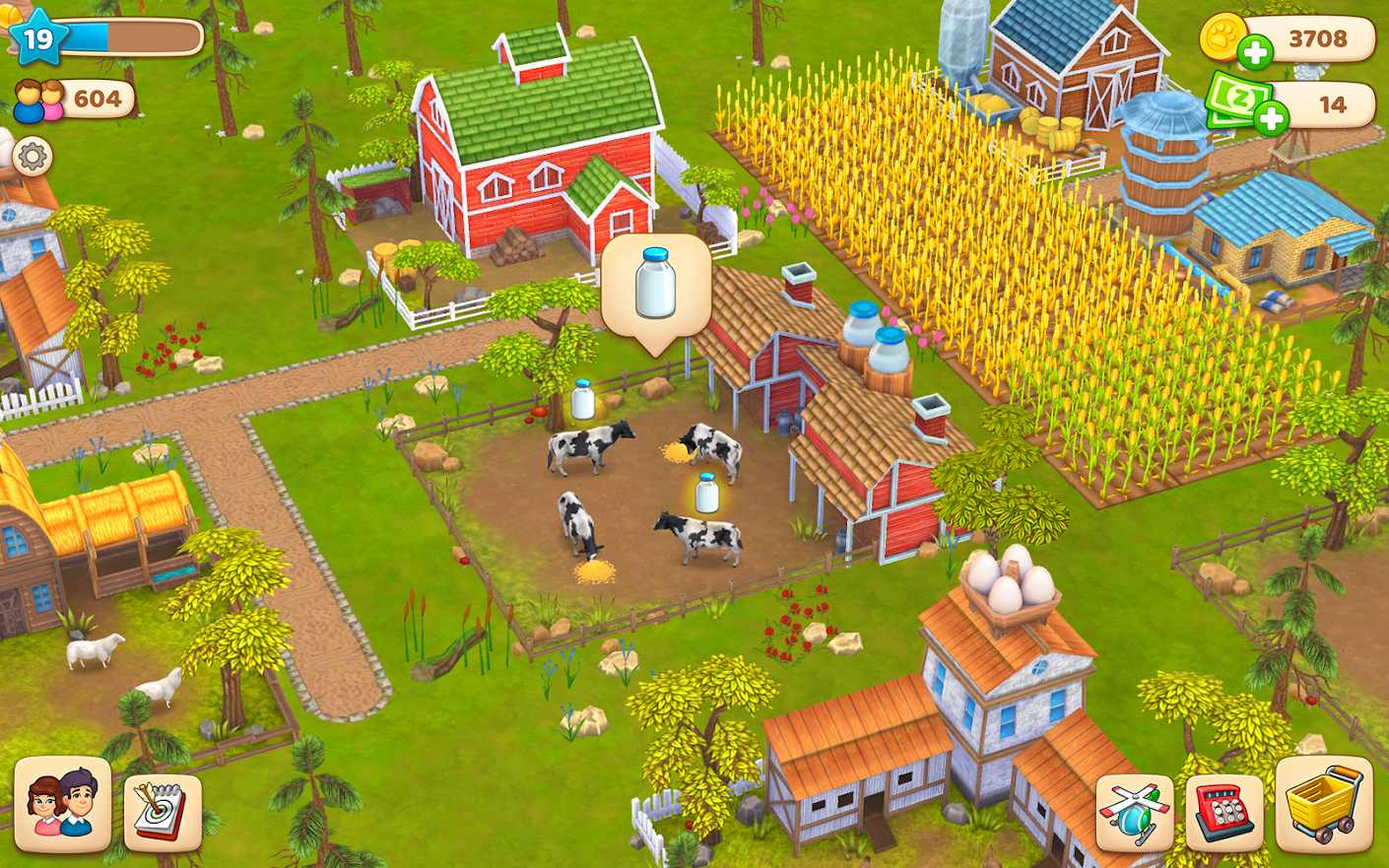Screen dimensions: 1389x868
Task: Tap the coin balance showing 3708
Action: [x=1320, y=38]
